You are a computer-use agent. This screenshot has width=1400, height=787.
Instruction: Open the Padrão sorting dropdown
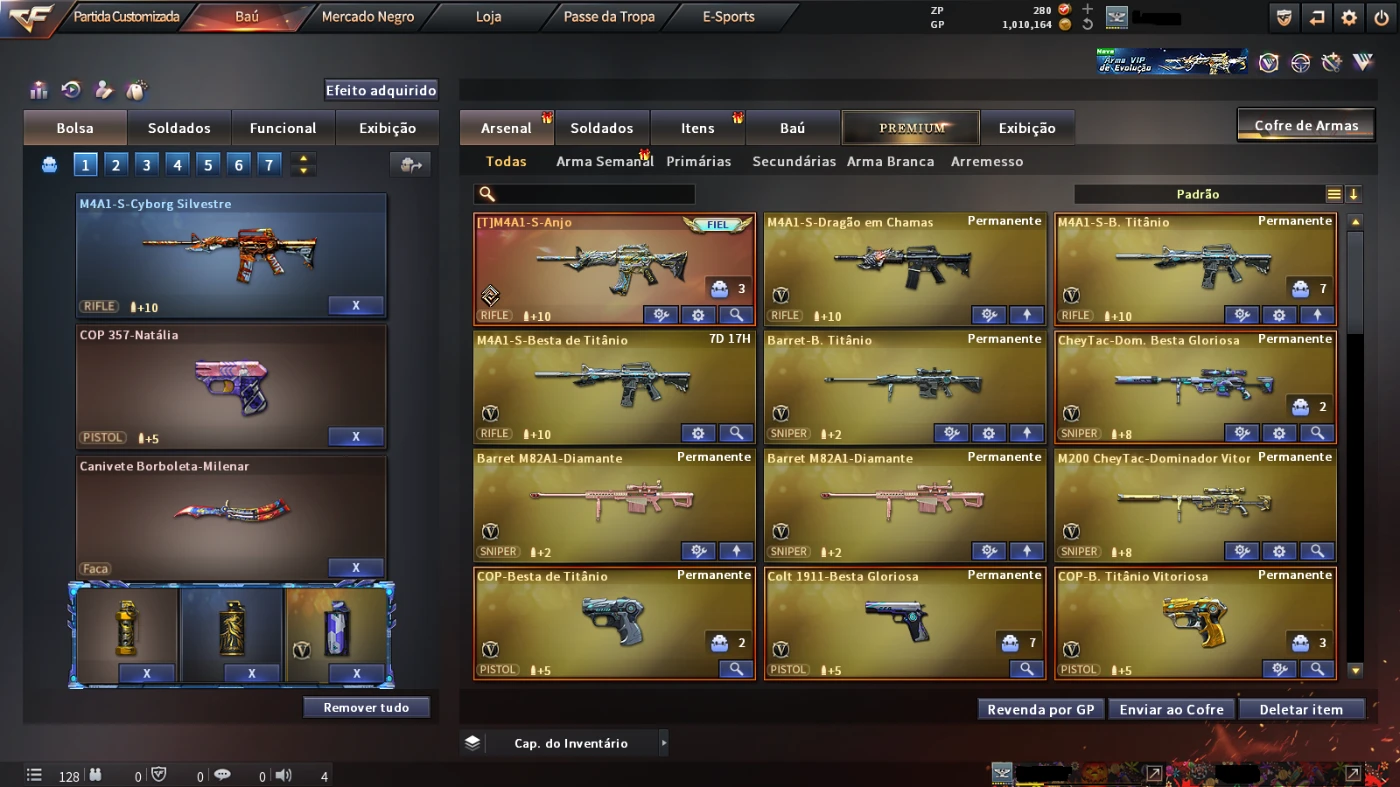pos(1200,193)
